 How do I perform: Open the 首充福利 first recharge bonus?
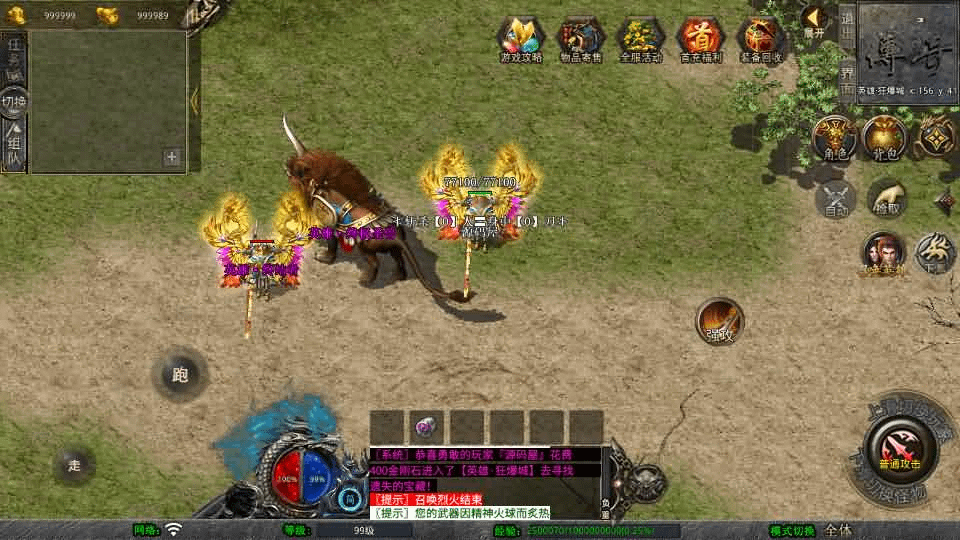tap(701, 40)
